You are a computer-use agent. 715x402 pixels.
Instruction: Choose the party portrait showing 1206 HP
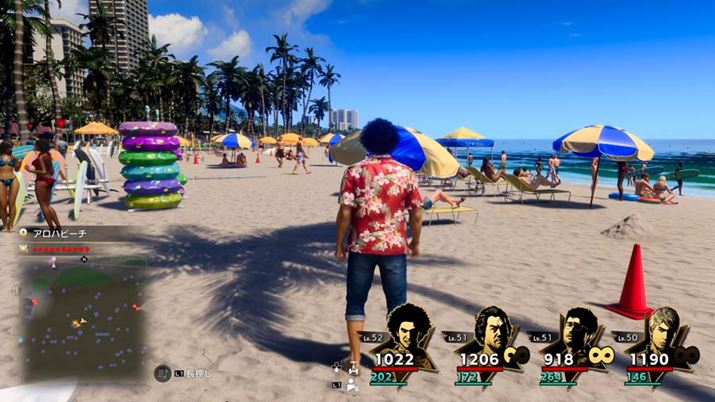(490, 330)
